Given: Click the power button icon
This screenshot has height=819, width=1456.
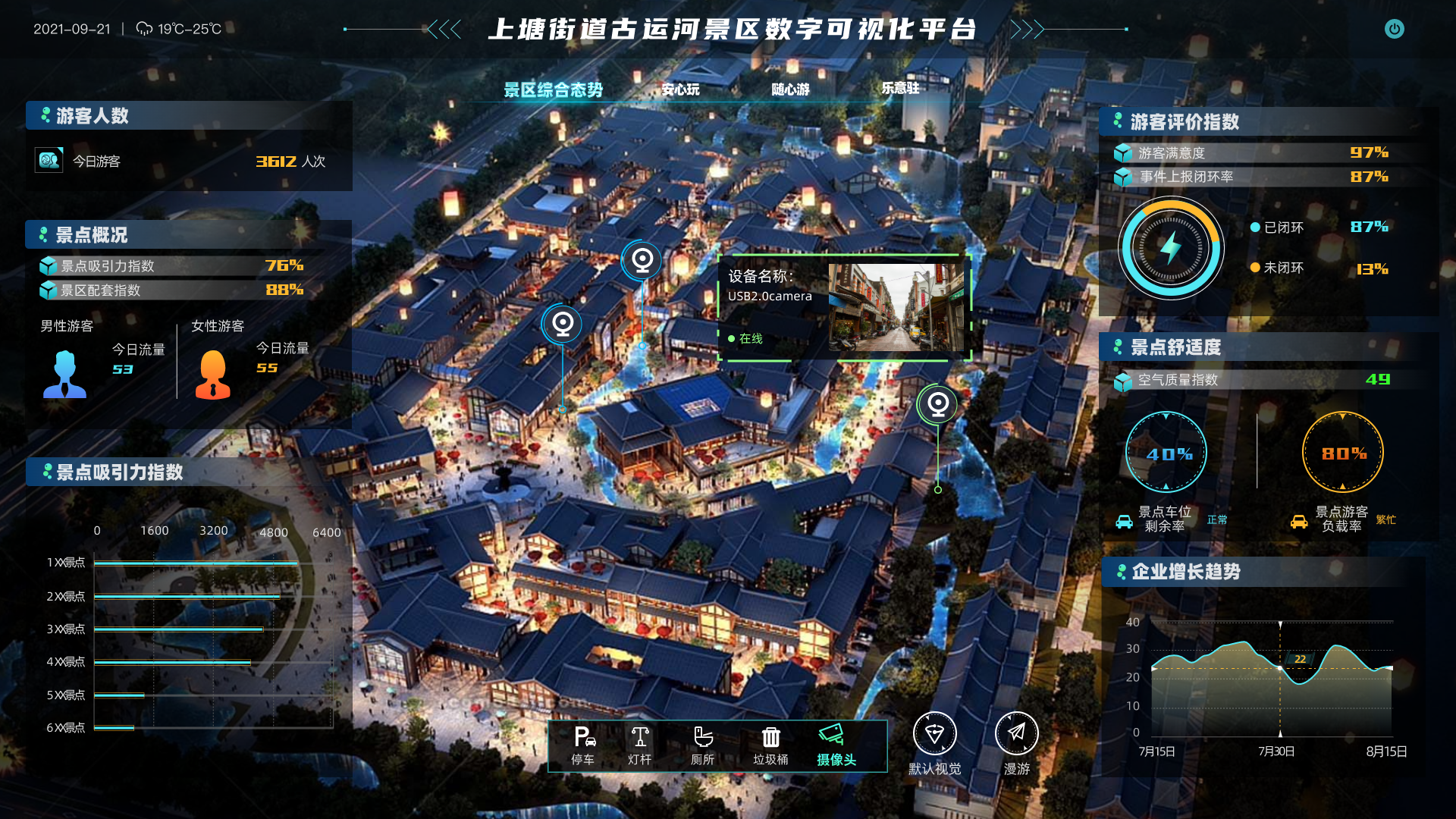Looking at the screenshot, I should tap(1394, 29).
